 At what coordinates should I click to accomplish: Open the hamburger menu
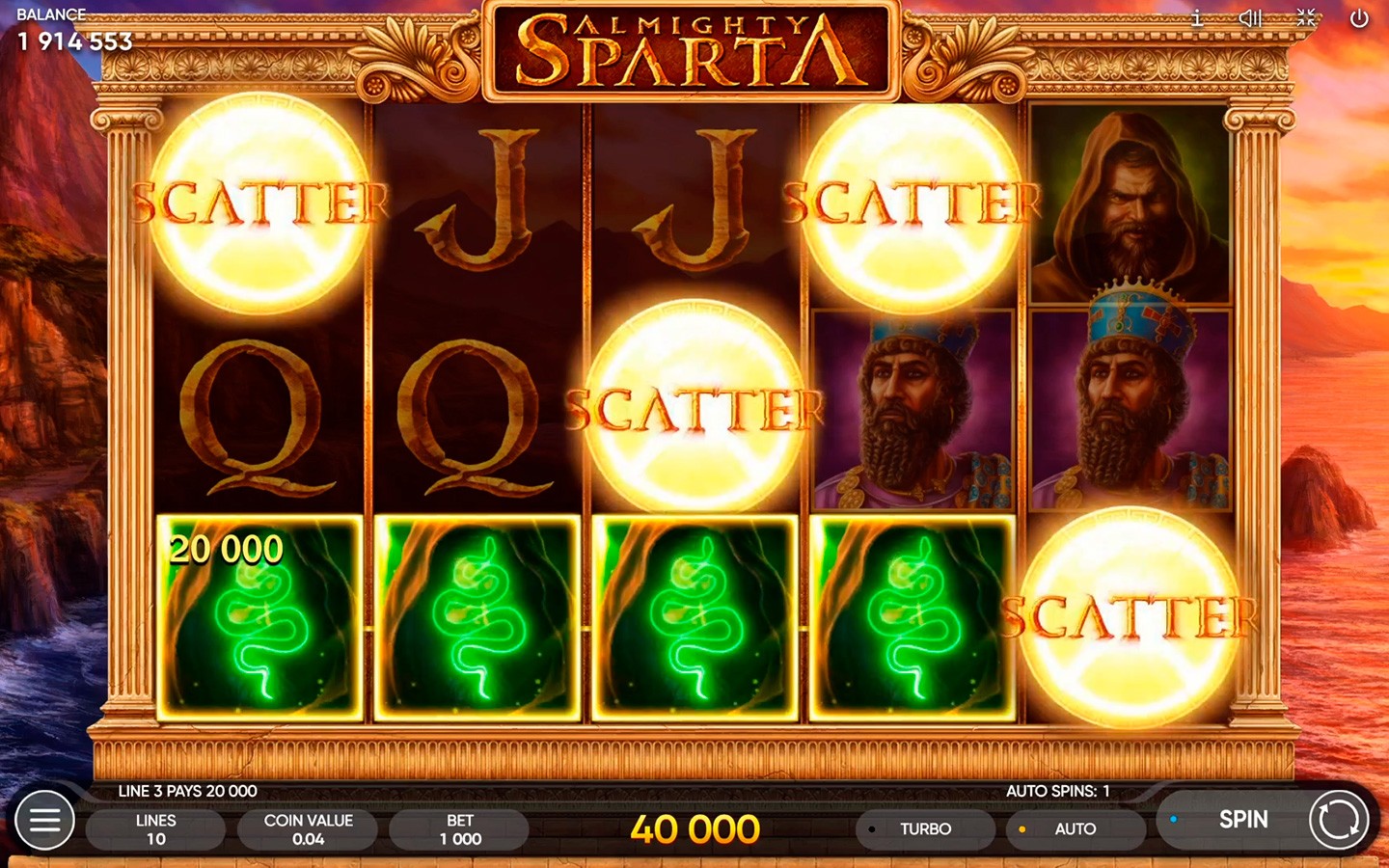(44, 821)
